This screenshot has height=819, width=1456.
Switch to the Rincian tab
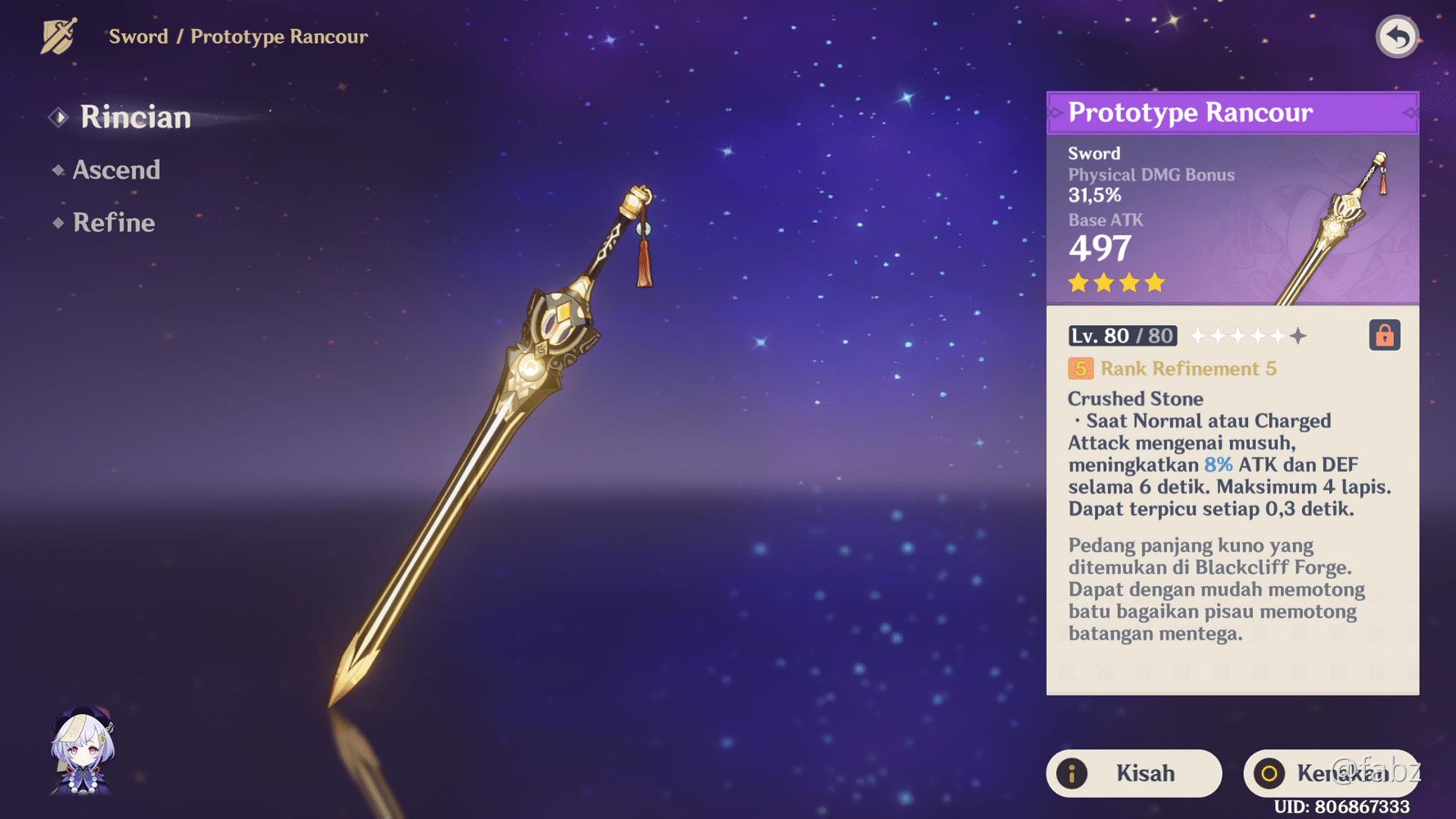[x=134, y=118]
